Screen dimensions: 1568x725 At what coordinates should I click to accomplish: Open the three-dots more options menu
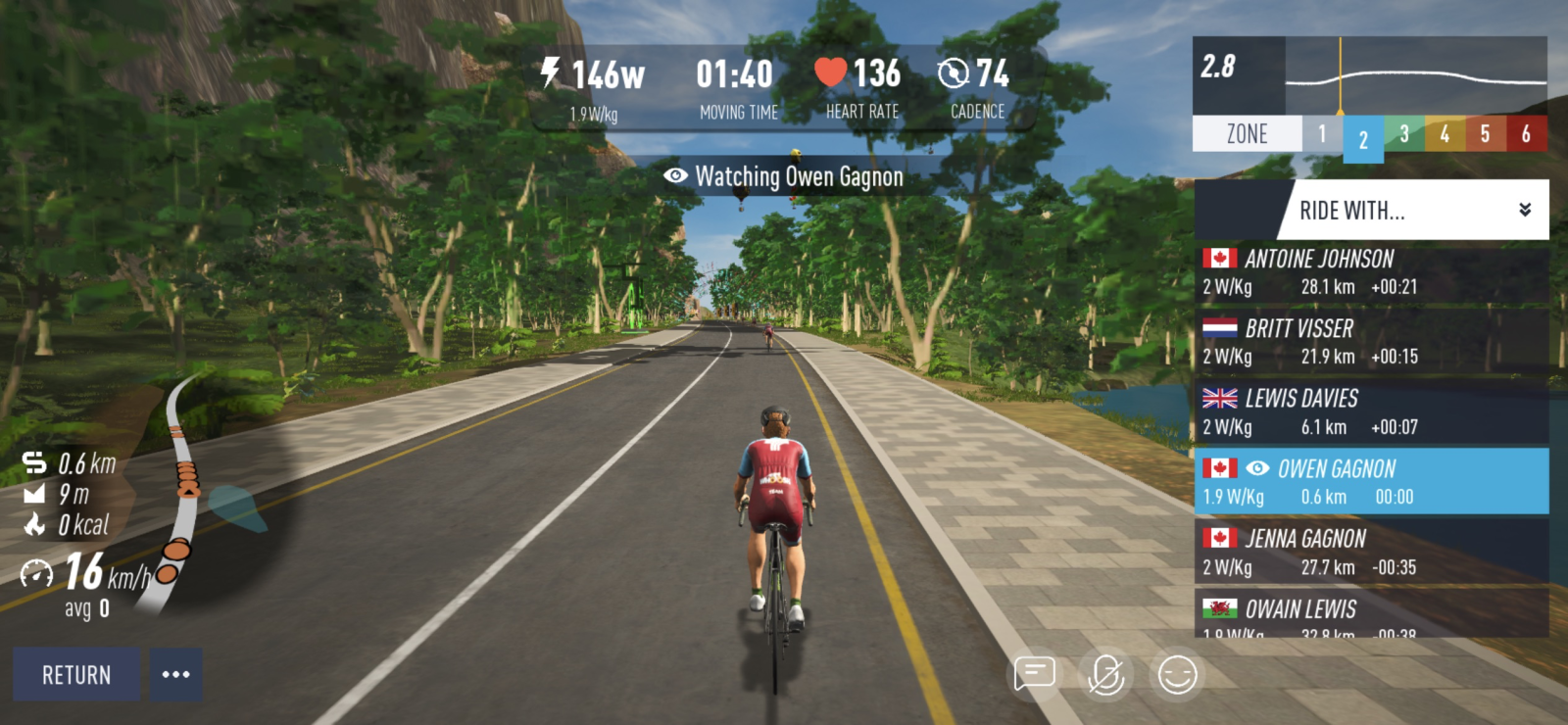pos(176,674)
